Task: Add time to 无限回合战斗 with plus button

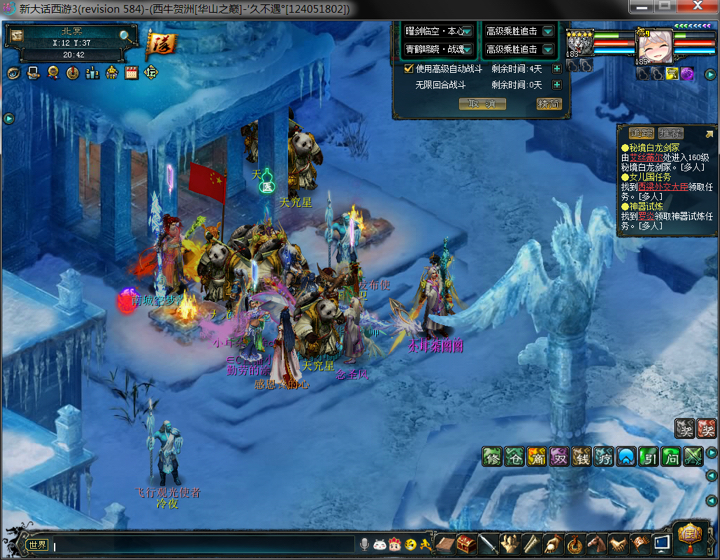Action: (x=557, y=85)
